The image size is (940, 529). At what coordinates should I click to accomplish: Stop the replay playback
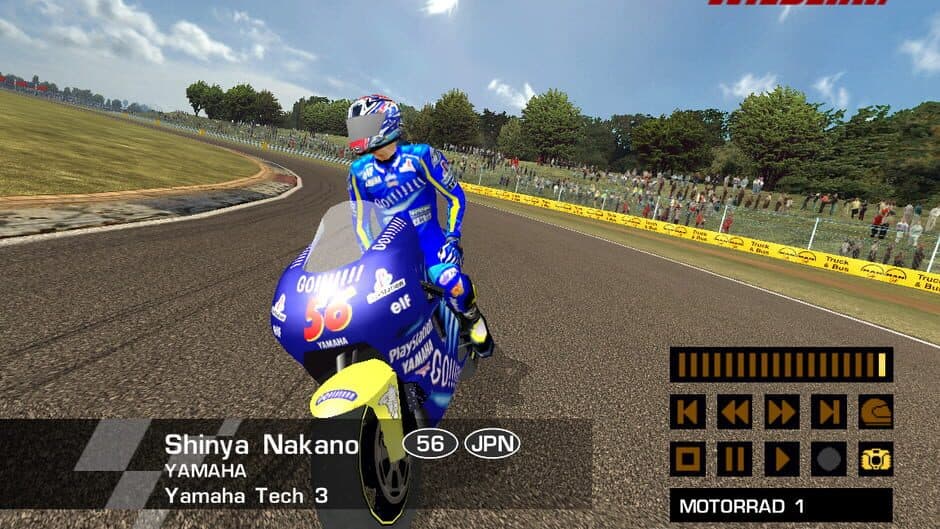[687, 459]
